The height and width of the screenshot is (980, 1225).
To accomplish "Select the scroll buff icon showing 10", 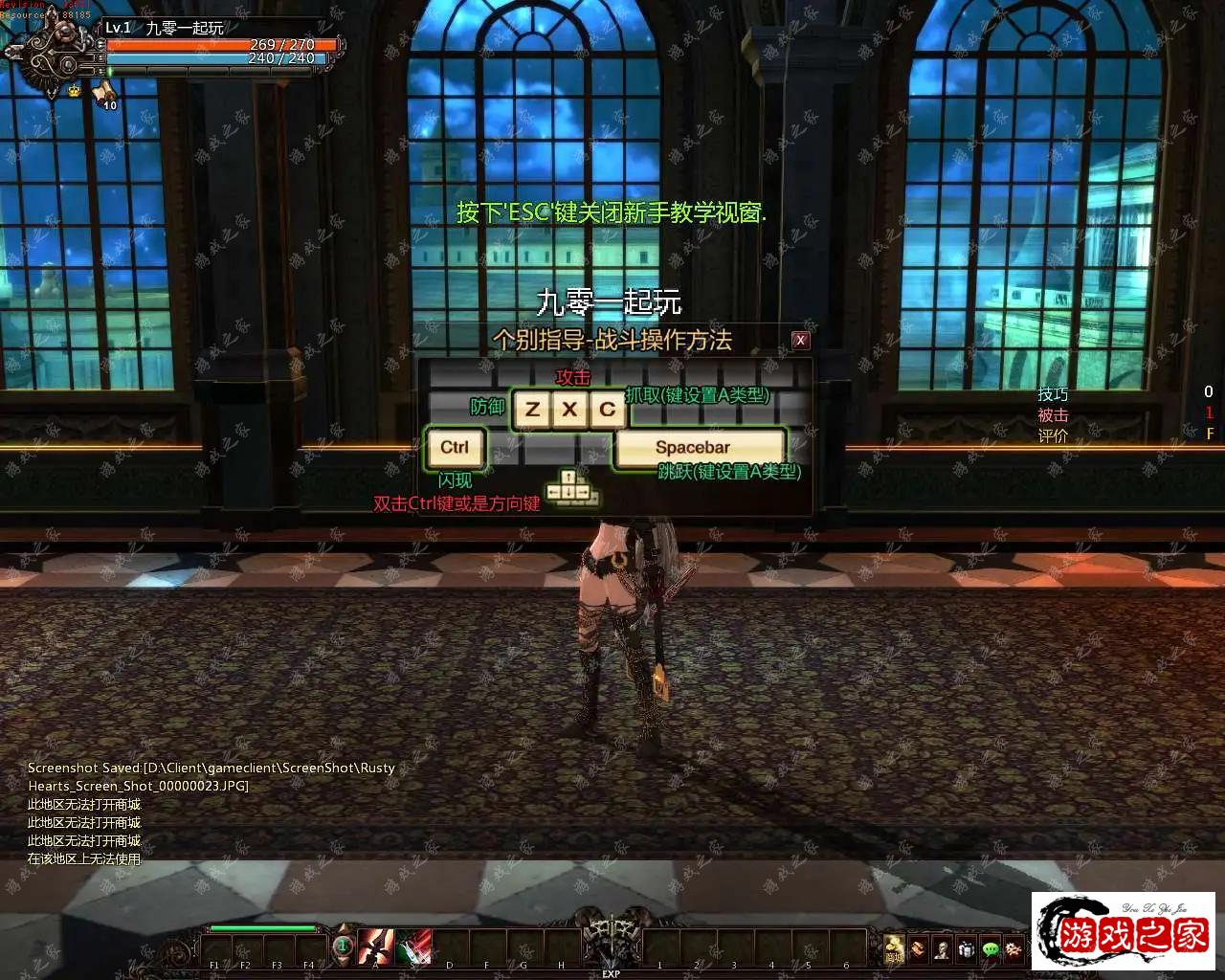I will pyautogui.click(x=104, y=93).
